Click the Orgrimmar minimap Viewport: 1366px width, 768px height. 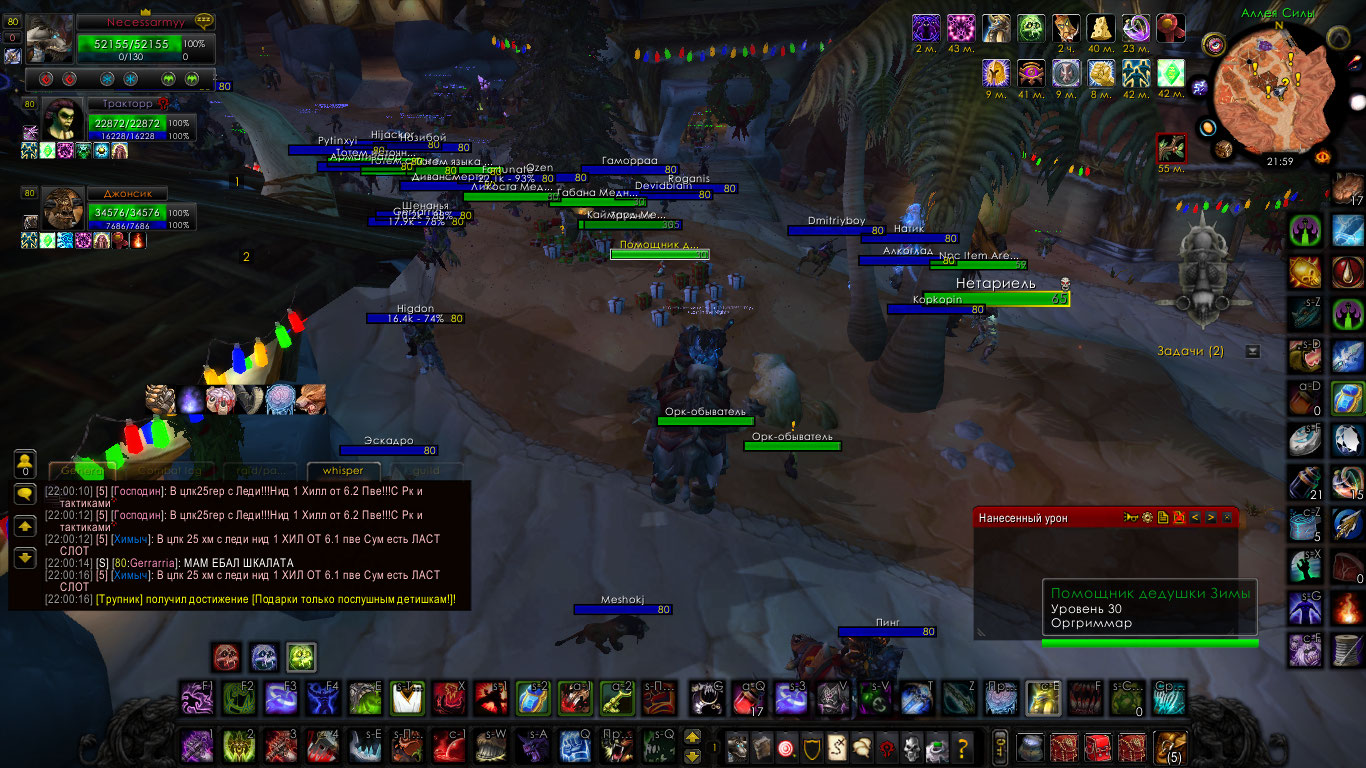(x=1277, y=87)
